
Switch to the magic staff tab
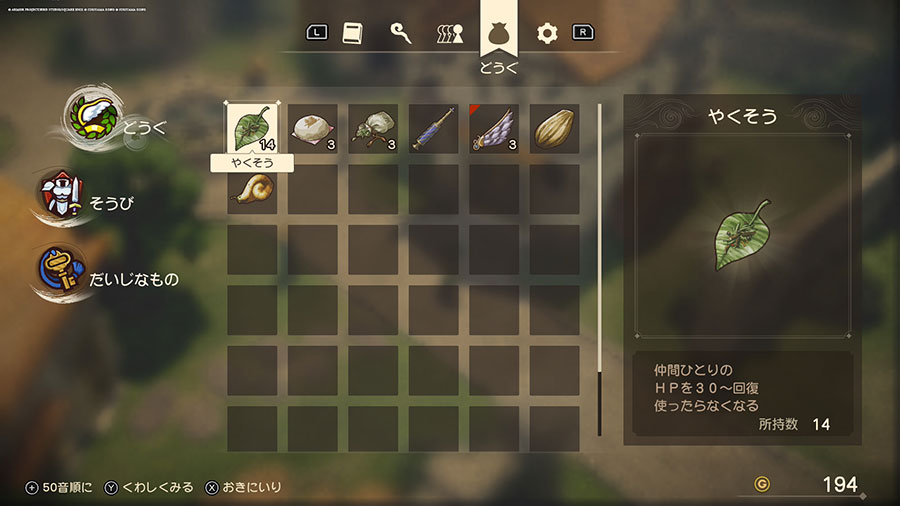click(401, 33)
